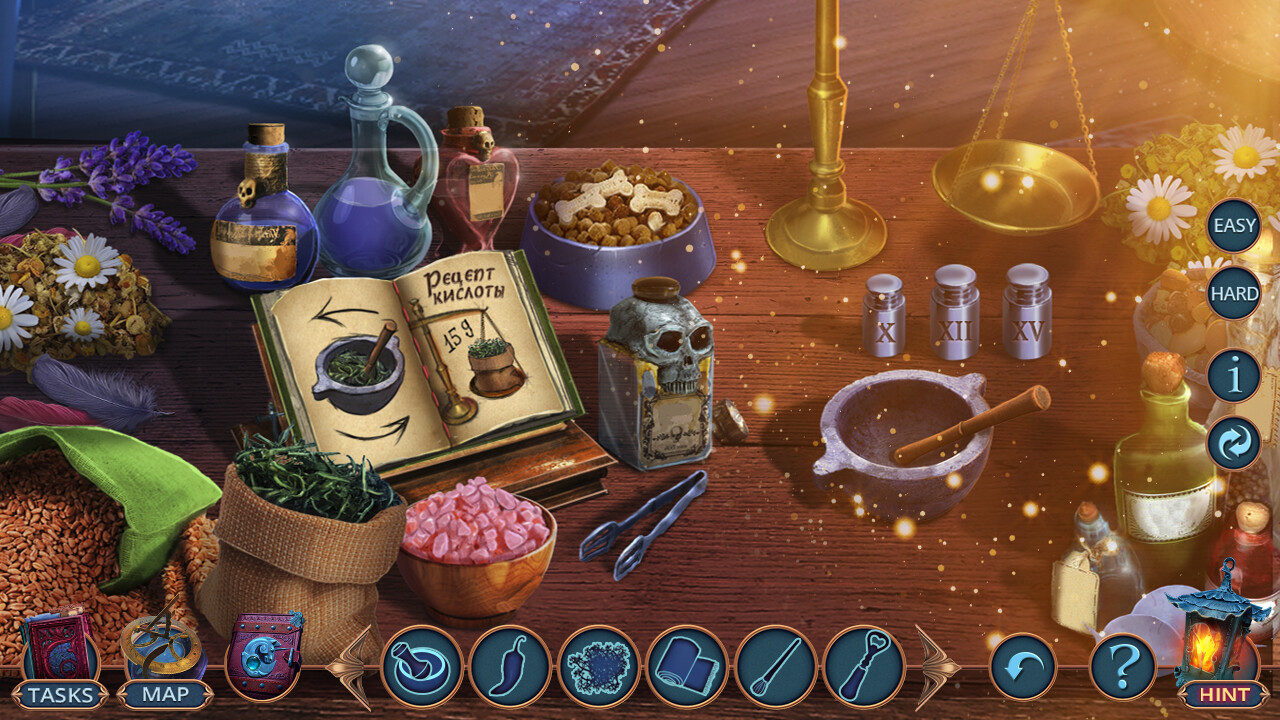The width and height of the screenshot is (1280, 720).
Task: Switch difficulty to HARD mode
Action: (x=1232, y=294)
